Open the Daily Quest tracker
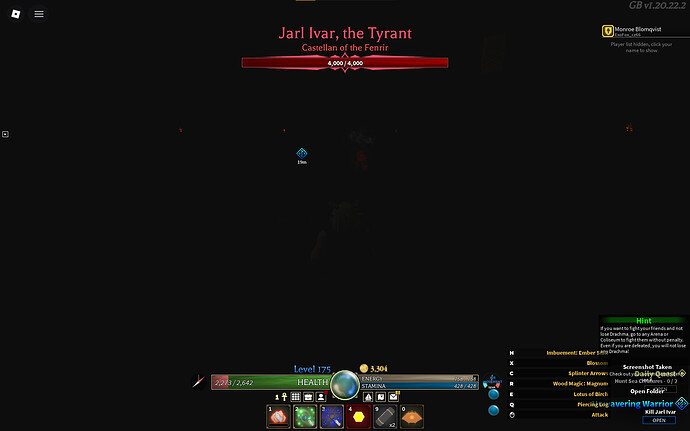Screen dimensions: 690x431 point(655,372)
